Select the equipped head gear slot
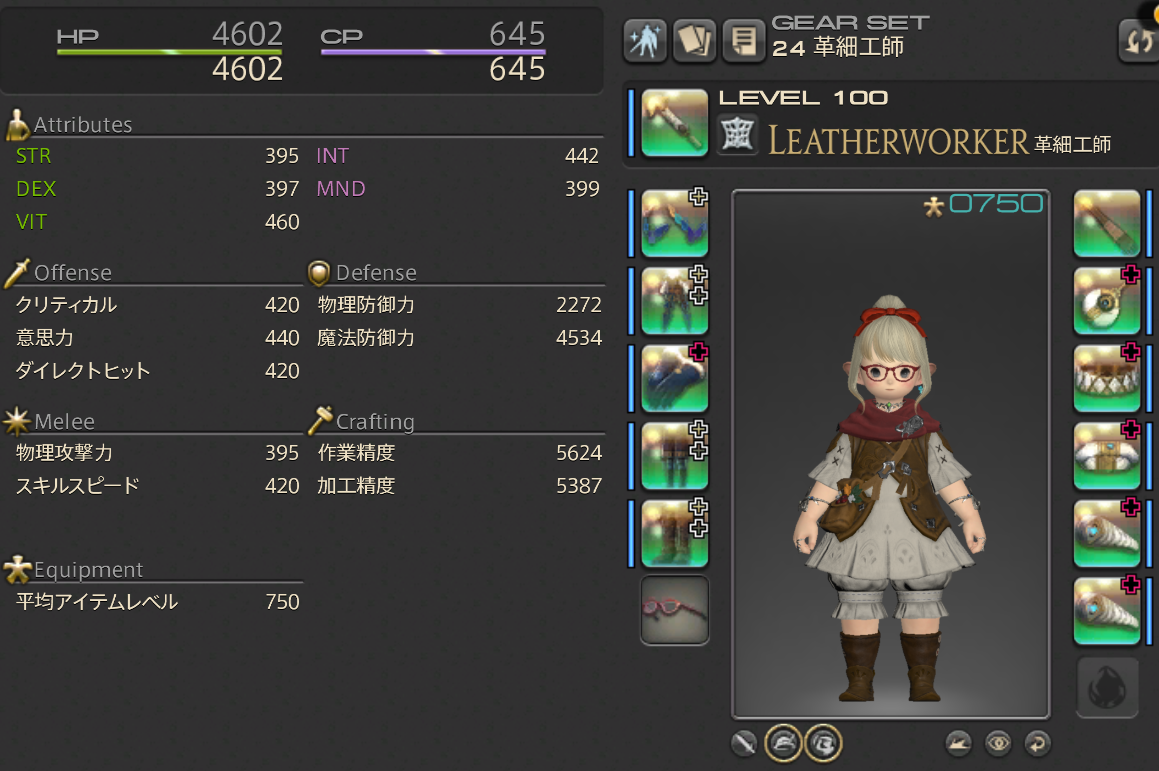 [674, 223]
